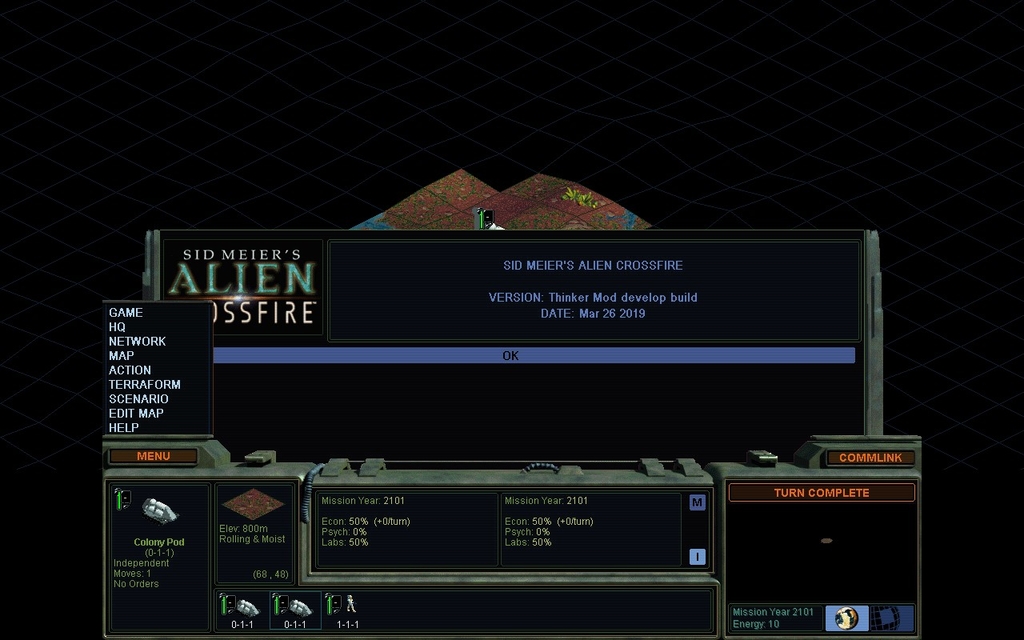The width and height of the screenshot is (1024, 640).
Task: End the turn with TURN COMPLETE
Action: click(821, 493)
